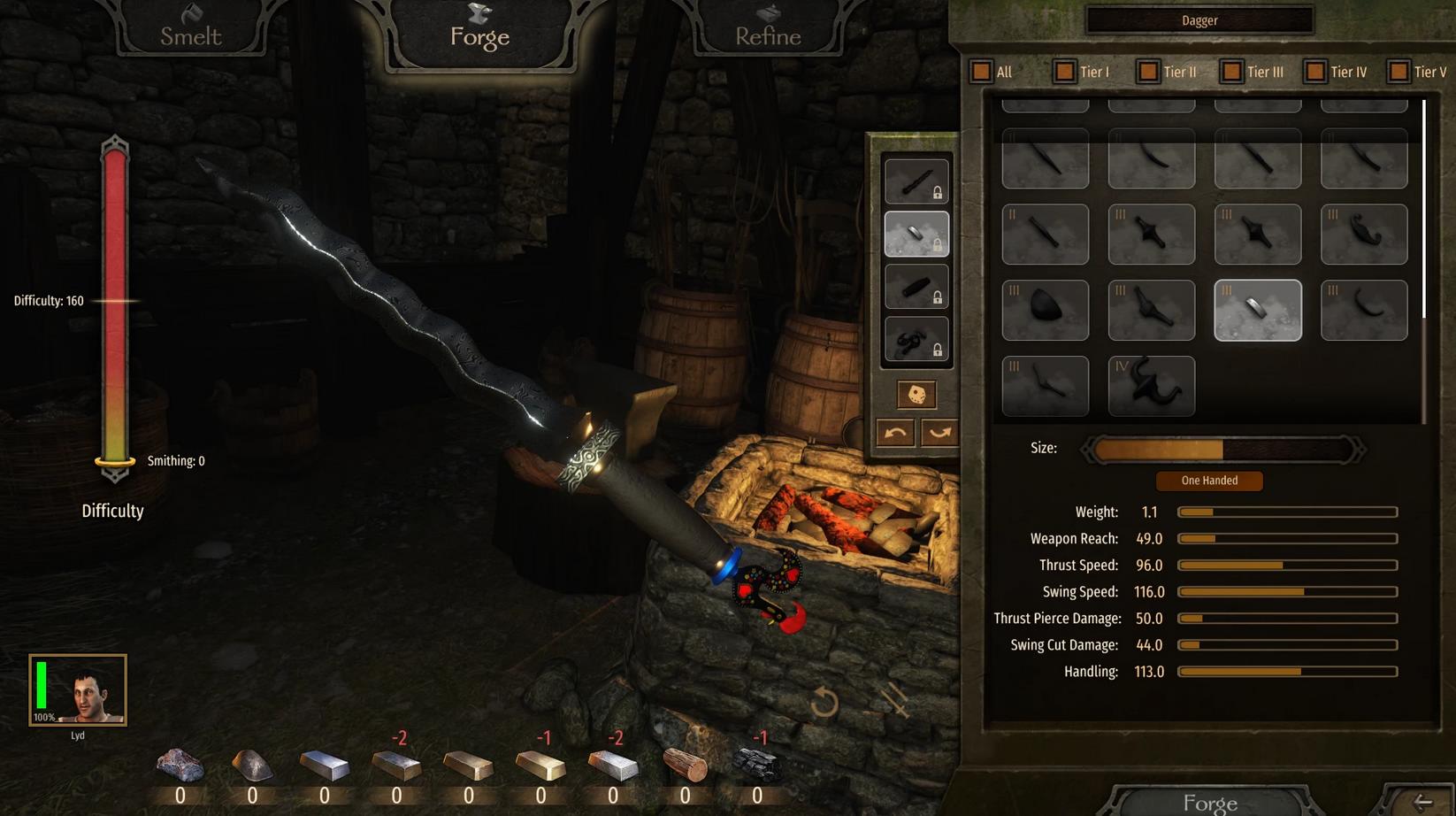The width and height of the screenshot is (1456, 816).
Task: Select the Forge tab at top
Action: tap(479, 32)
